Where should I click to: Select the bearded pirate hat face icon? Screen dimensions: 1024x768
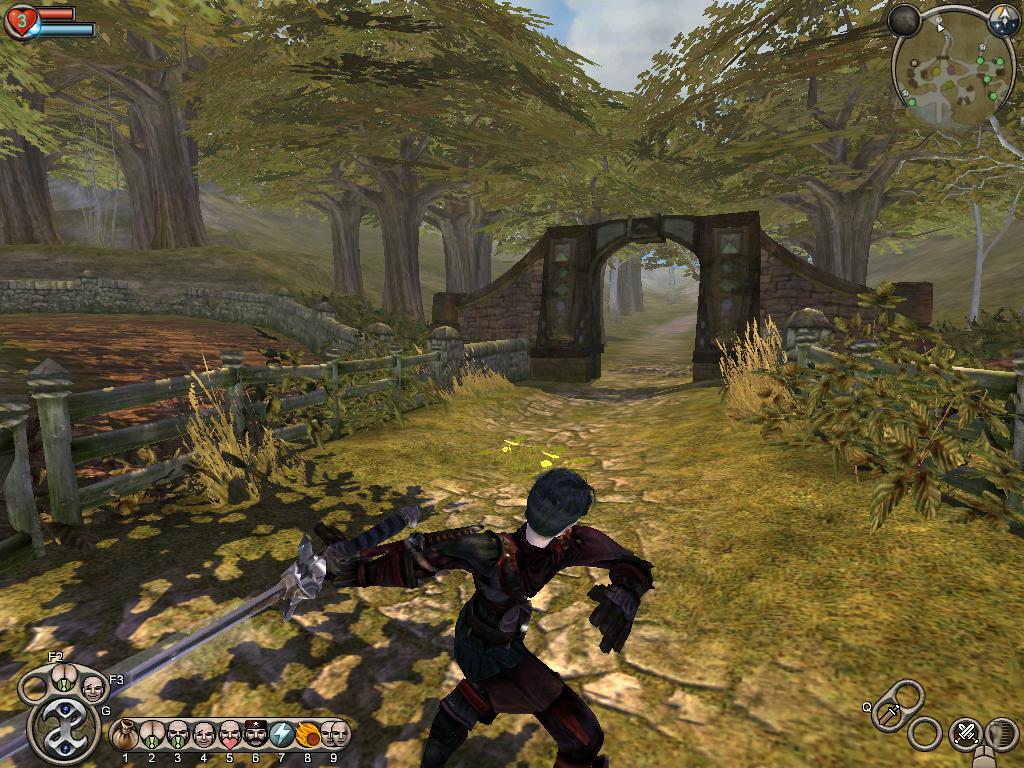coord(256,735)
